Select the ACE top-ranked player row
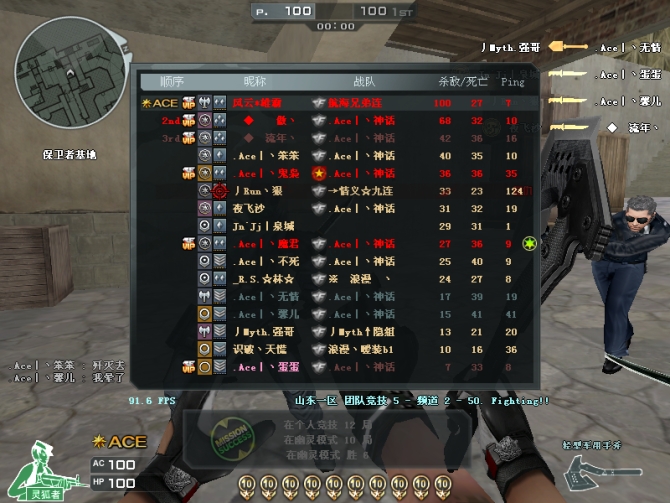Image resolution: width=670 pixels, height=503 pixels. pos(338,103)
